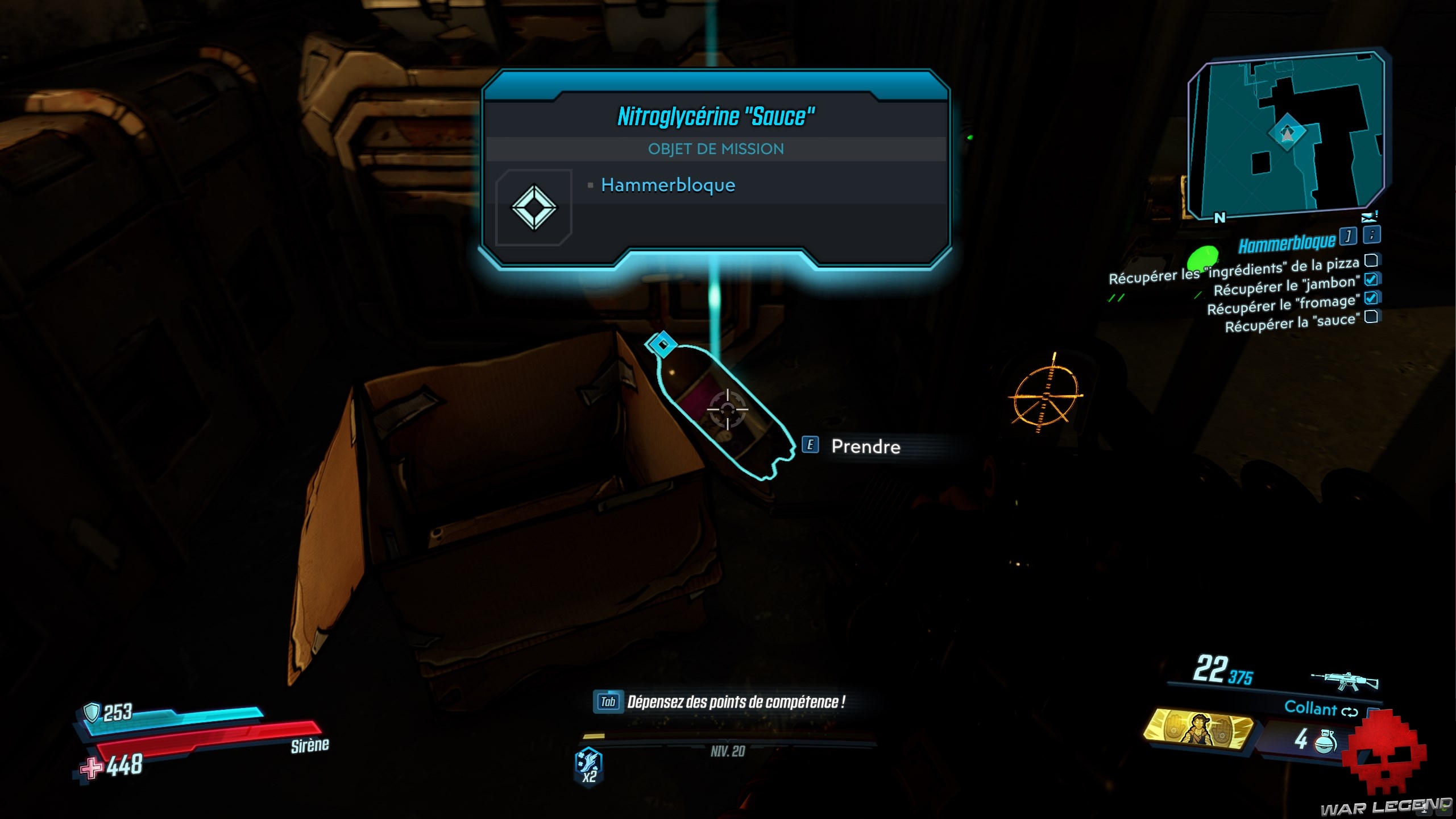Click the Nitroglycérine "Sauce" mission item icon
This screenshot has height=819, width=1456.
point(533,207)
